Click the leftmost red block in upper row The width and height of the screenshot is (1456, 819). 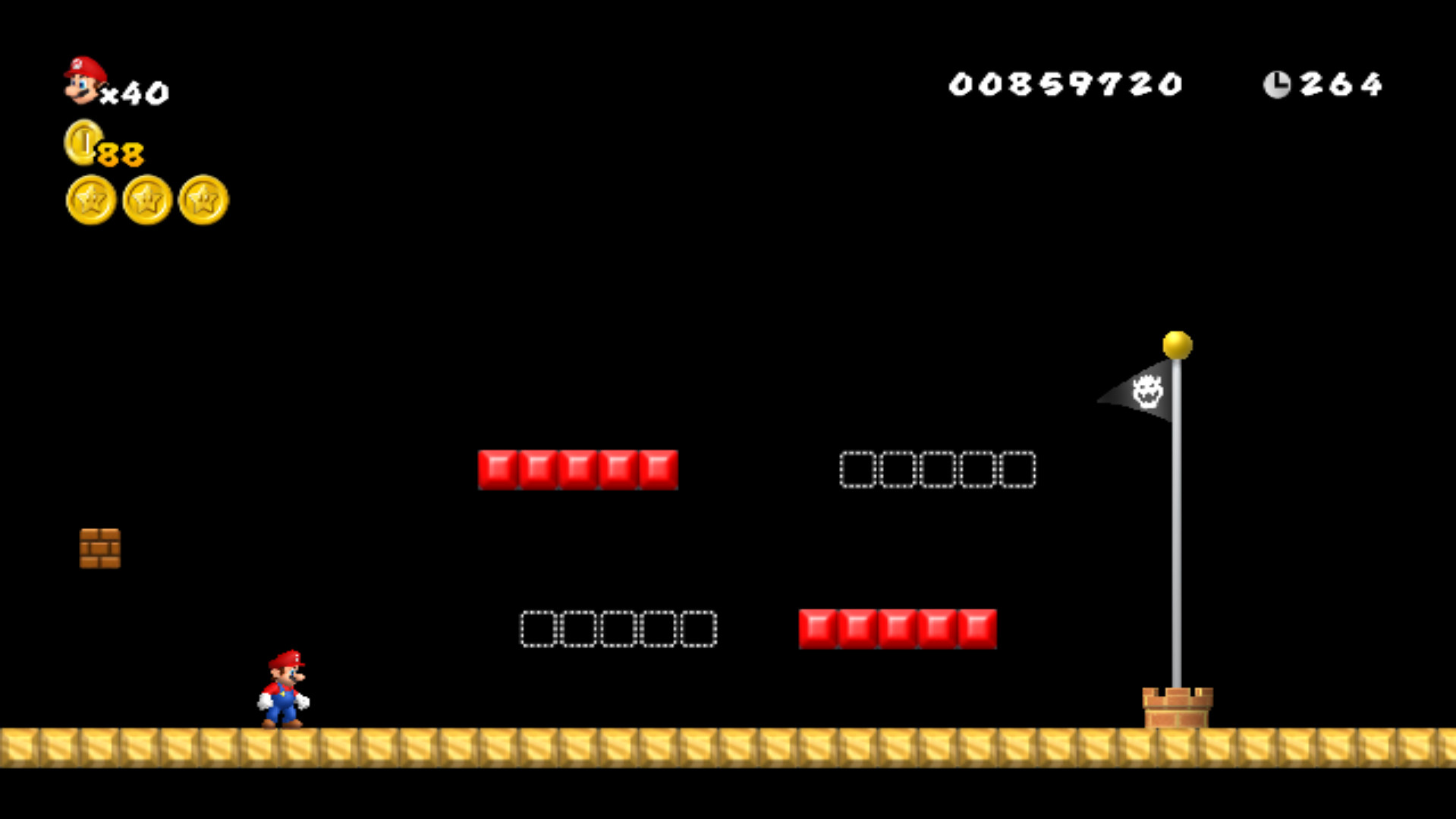pos(498,469)
